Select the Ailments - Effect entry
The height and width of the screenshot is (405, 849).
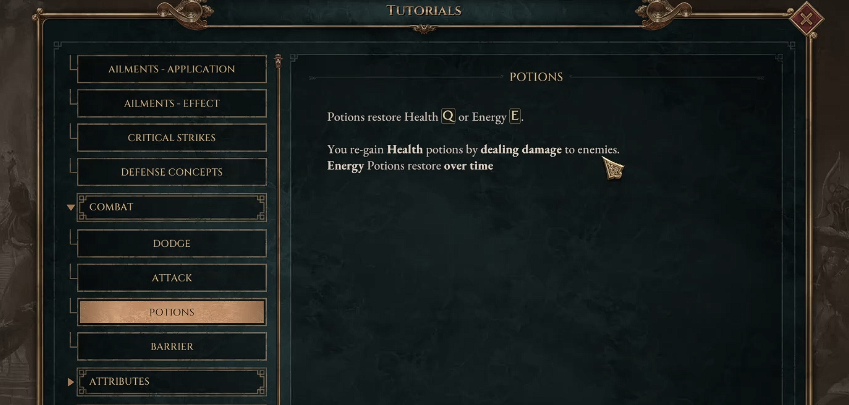pyautogui.click(x=171, y=103)
